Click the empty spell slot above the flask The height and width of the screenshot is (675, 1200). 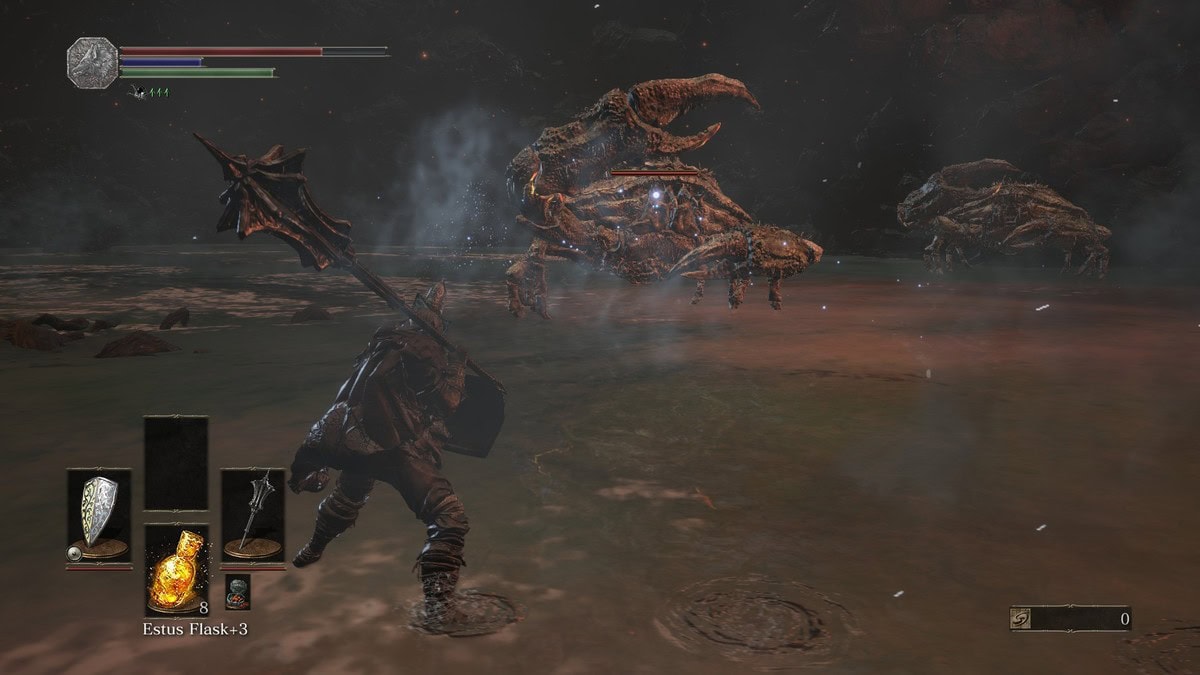[176, 463]
